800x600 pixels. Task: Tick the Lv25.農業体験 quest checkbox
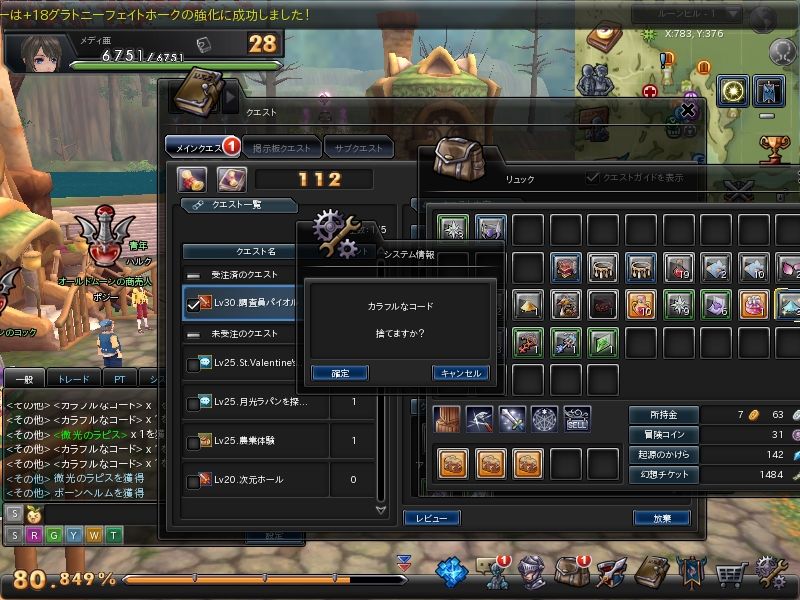click(194, 441)
